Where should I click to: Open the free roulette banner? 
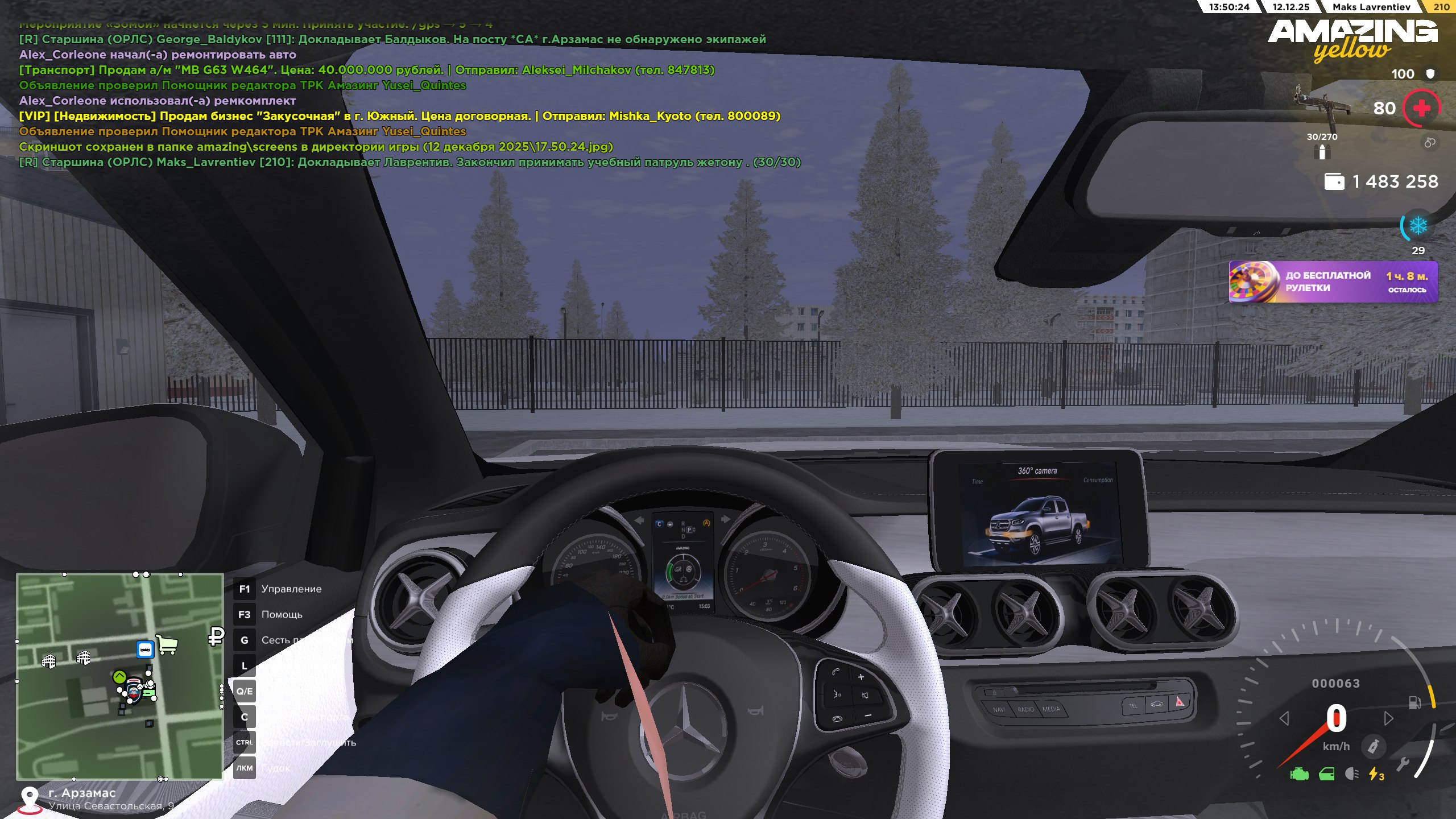pos(1333,282)
